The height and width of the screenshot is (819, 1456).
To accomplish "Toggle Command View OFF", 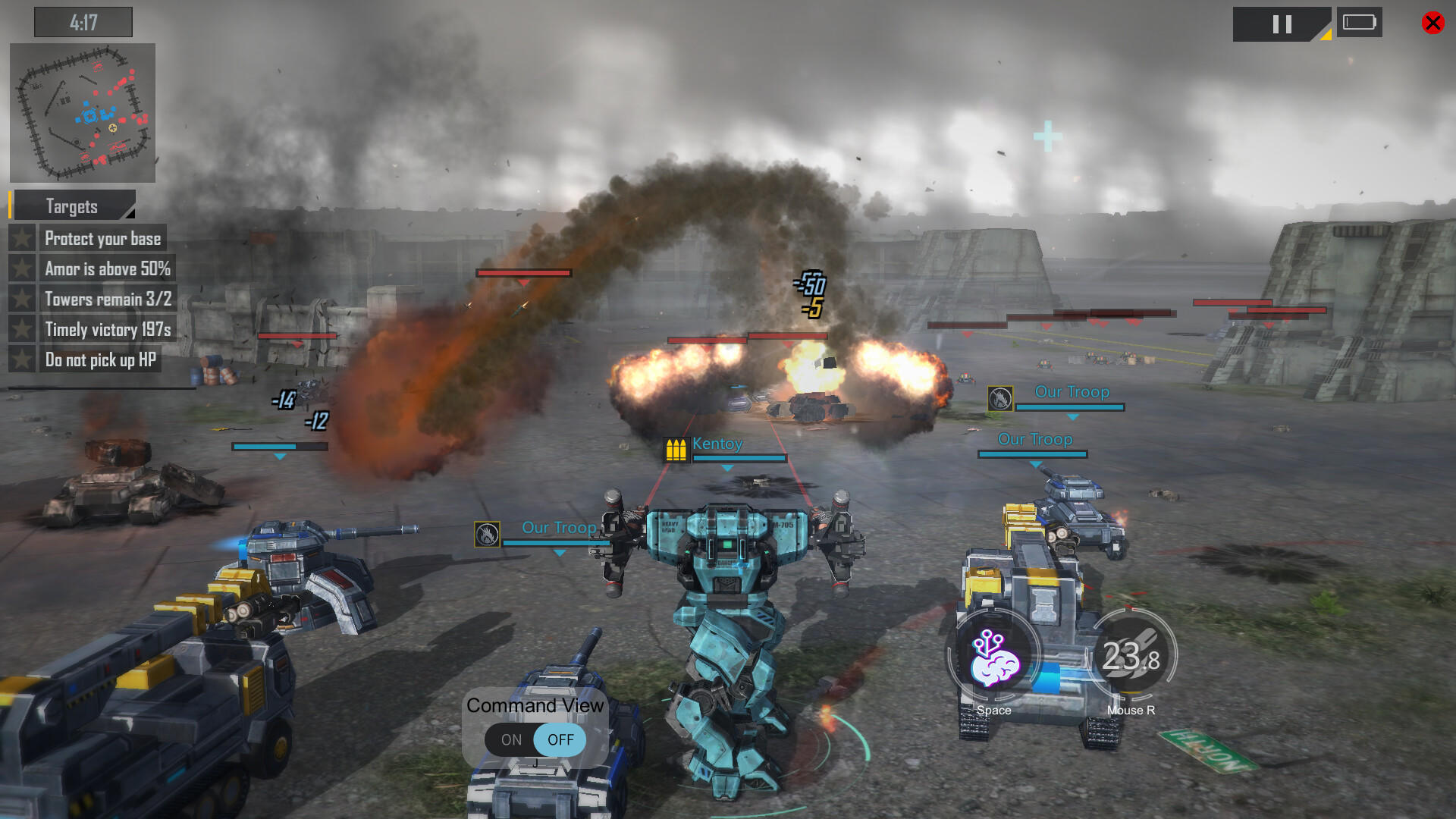I will [560, 740].
